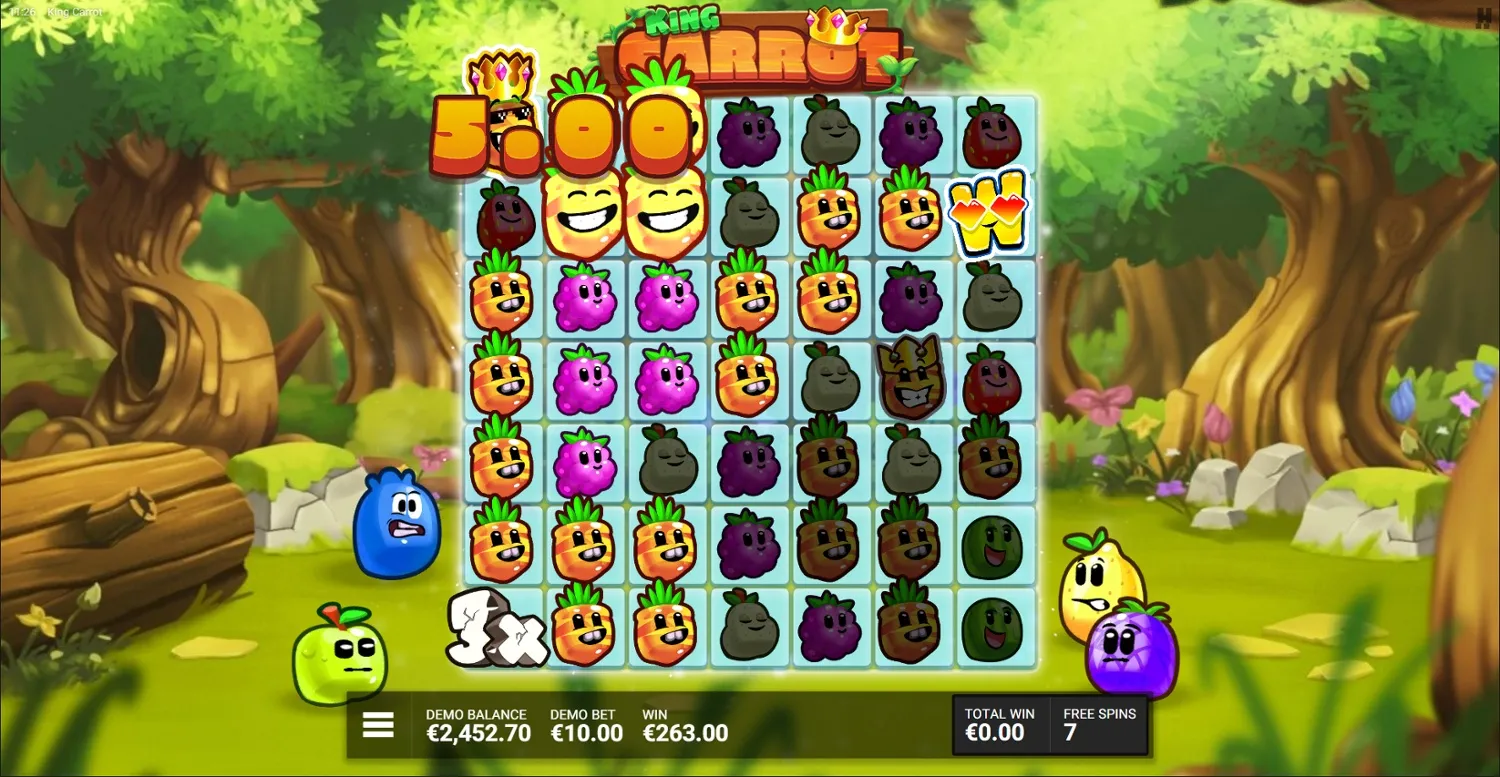The image size is (1500, 777).
Task: Click the King Carrot crowned symbol
Action: (x=908, y=378)
